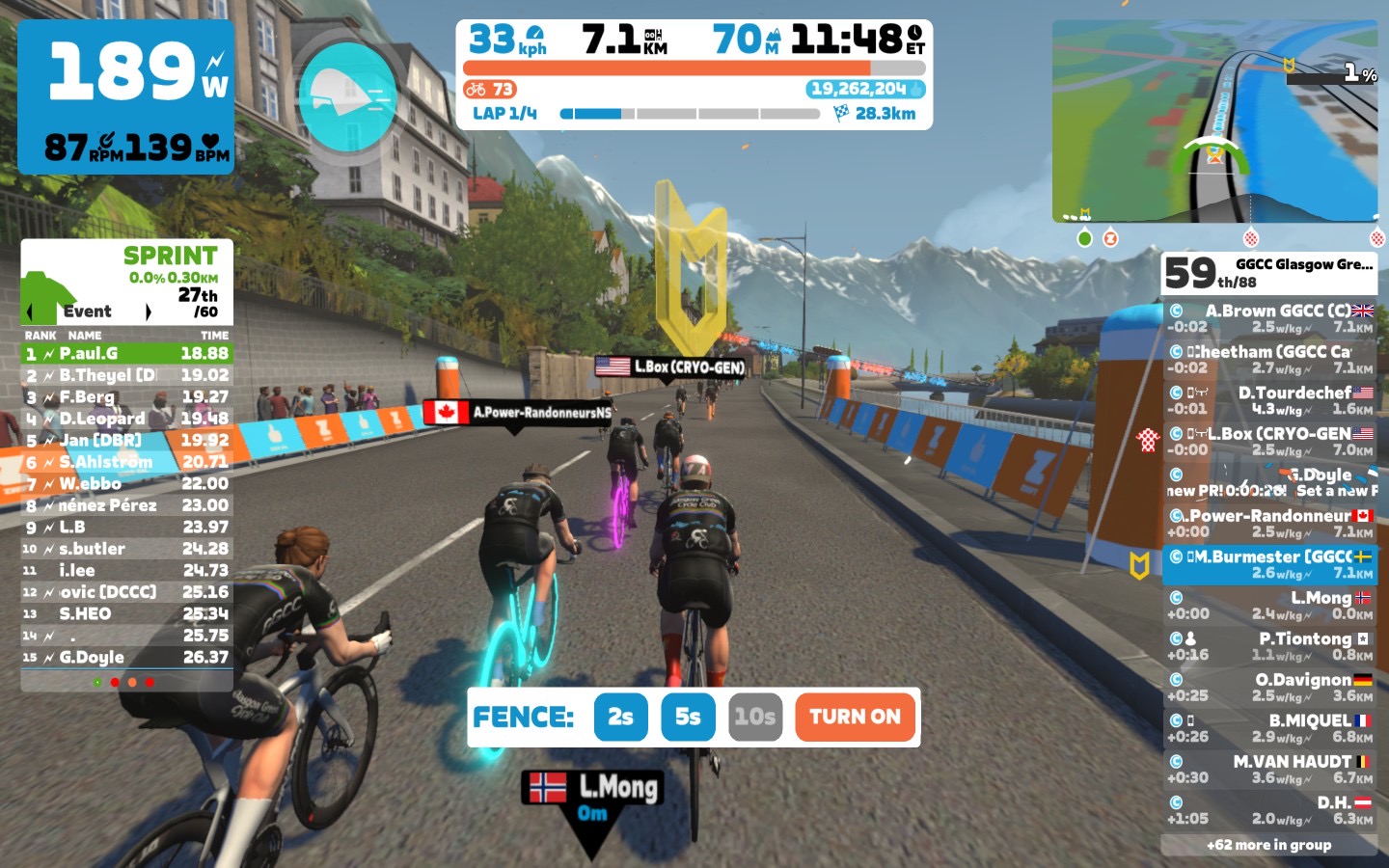
Task: Select highlighted M.Burmester rider row
Action: 1269,564
